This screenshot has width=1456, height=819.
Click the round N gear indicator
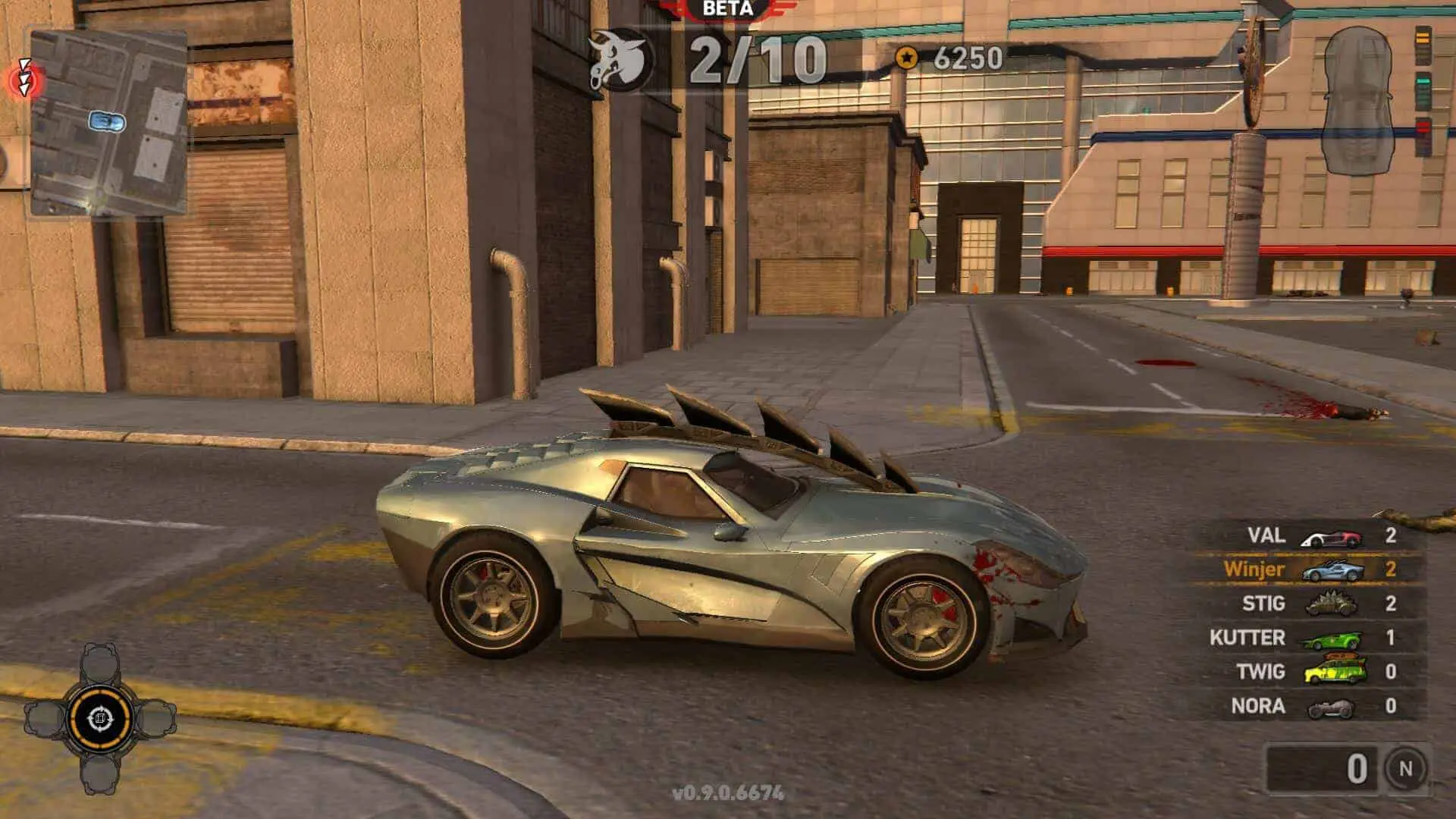point(1404,769)
